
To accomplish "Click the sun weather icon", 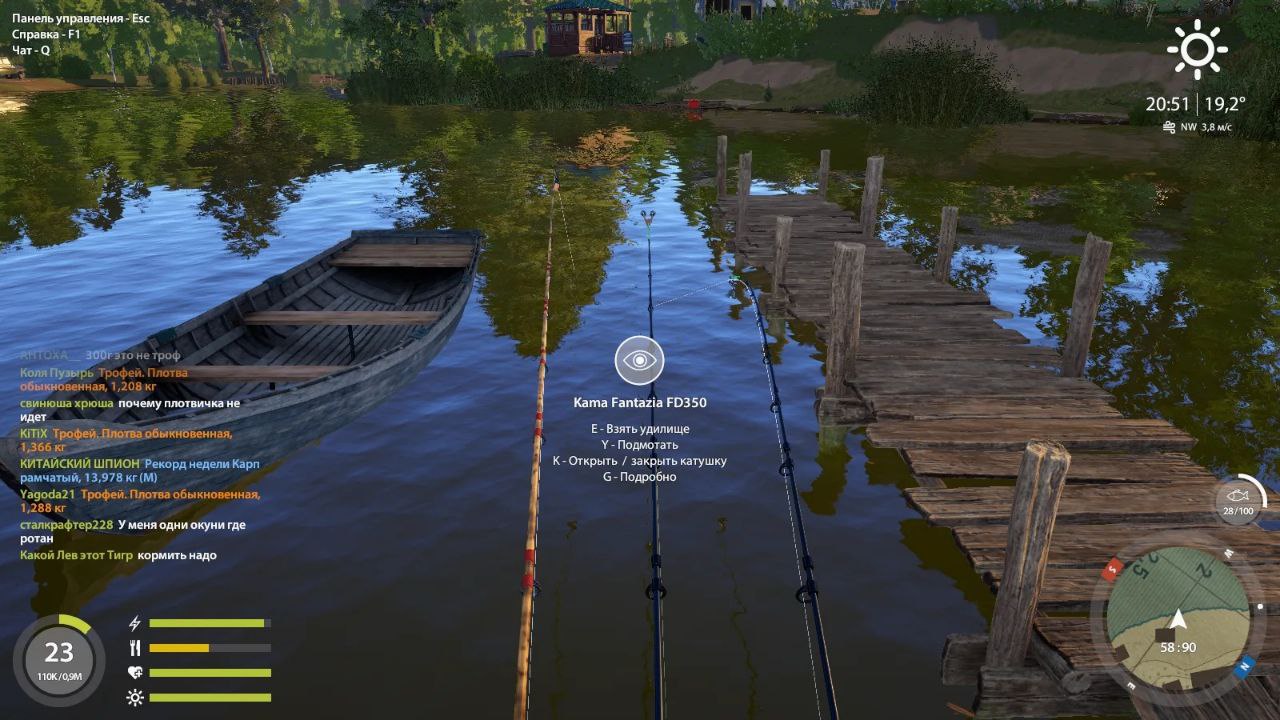I will click(1196, 49).
